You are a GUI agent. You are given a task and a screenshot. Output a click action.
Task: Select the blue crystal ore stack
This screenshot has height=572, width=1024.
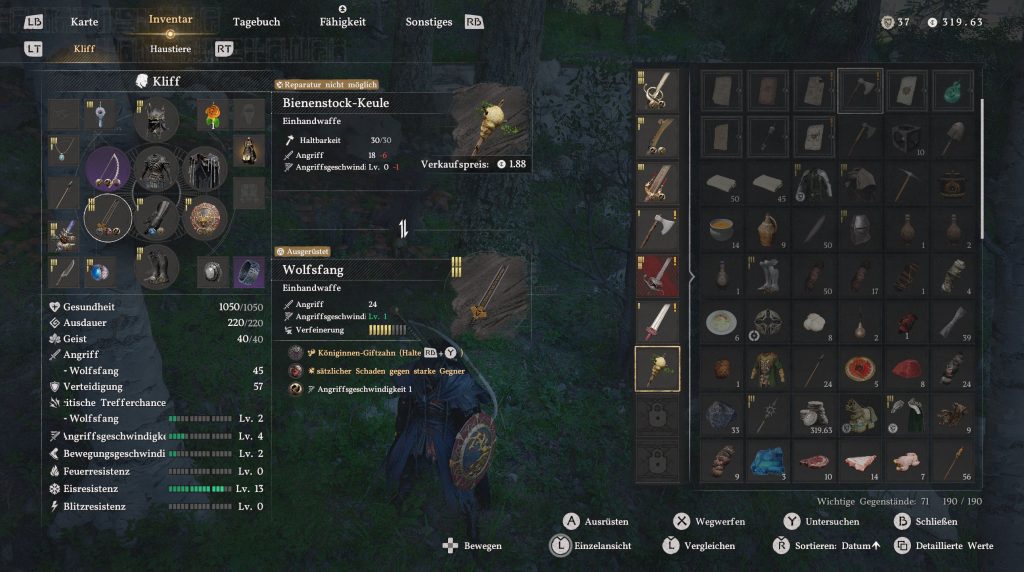(768, 458)
